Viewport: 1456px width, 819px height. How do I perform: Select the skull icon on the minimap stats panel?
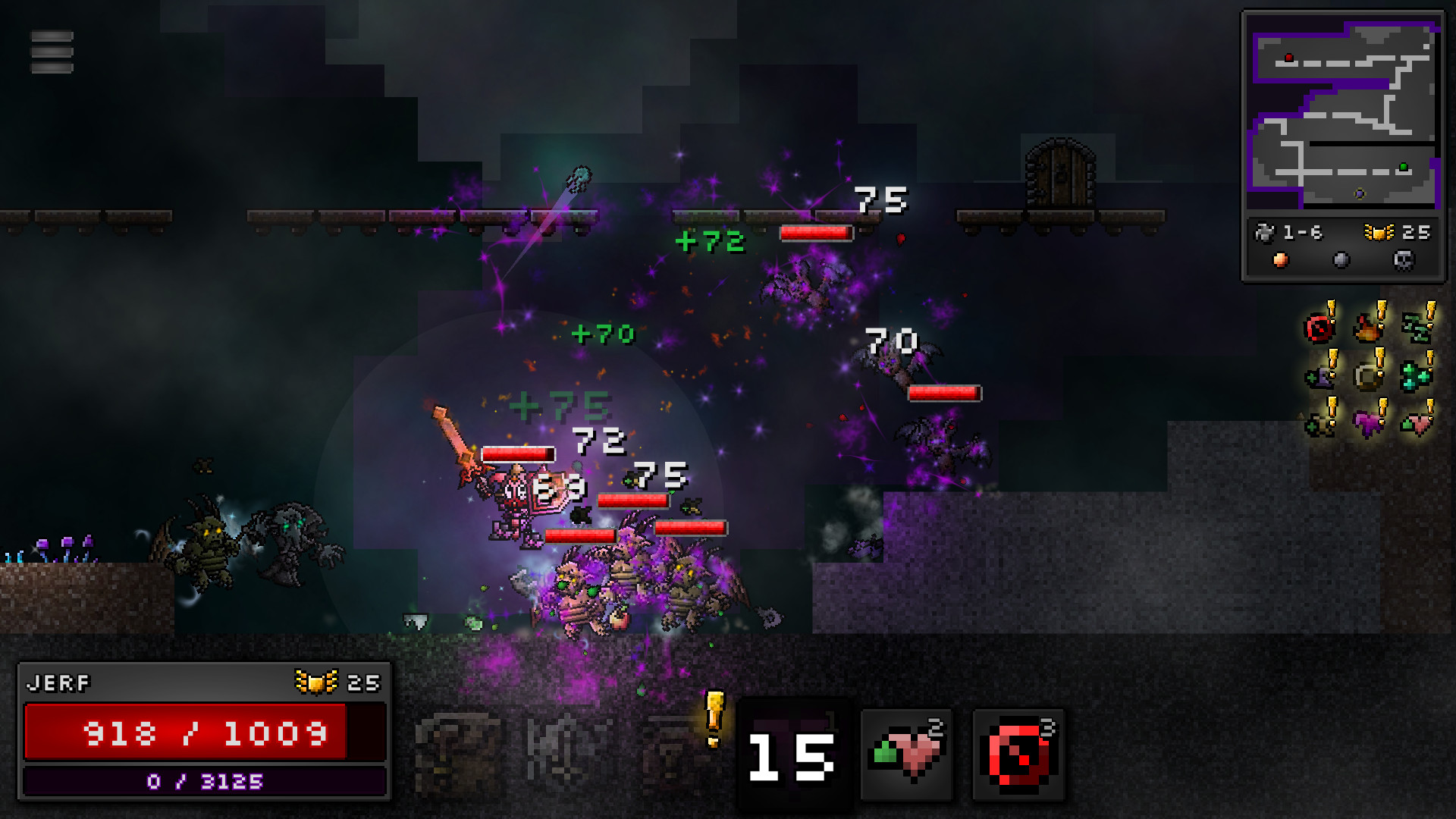click(1404, 260)
